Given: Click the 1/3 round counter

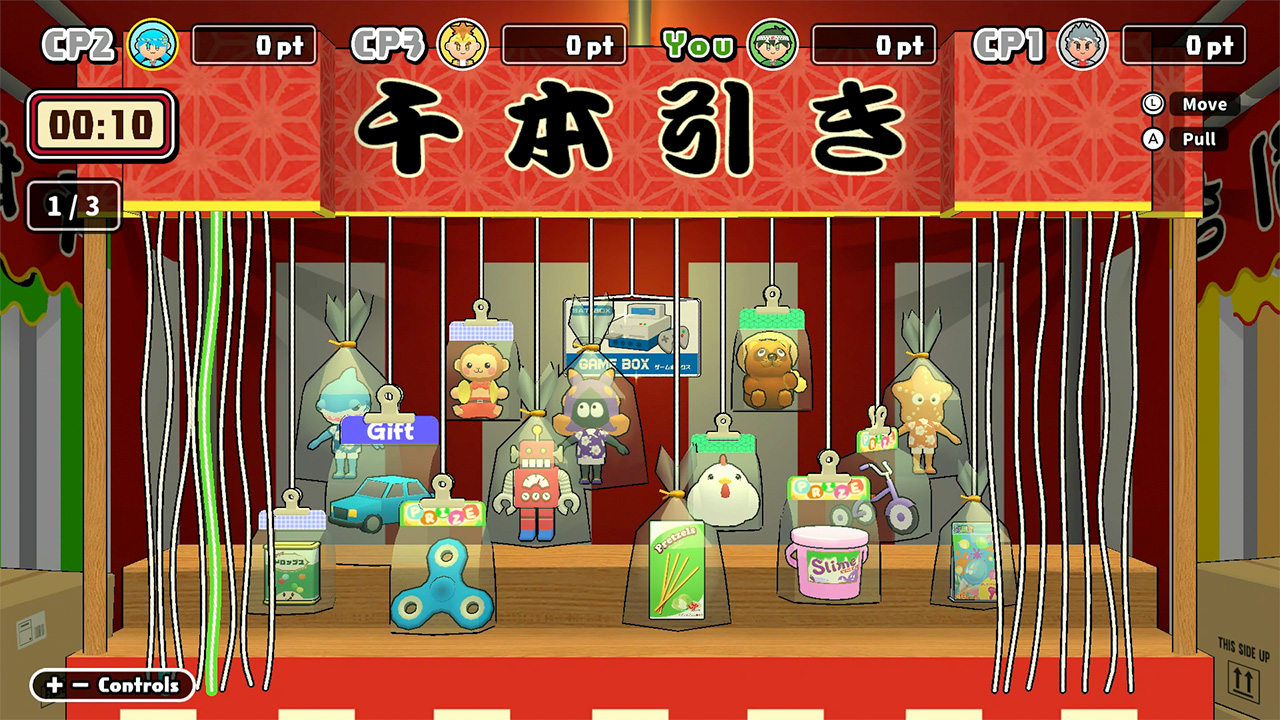Looking at the screenshot, I should click(x=72, y=207).
